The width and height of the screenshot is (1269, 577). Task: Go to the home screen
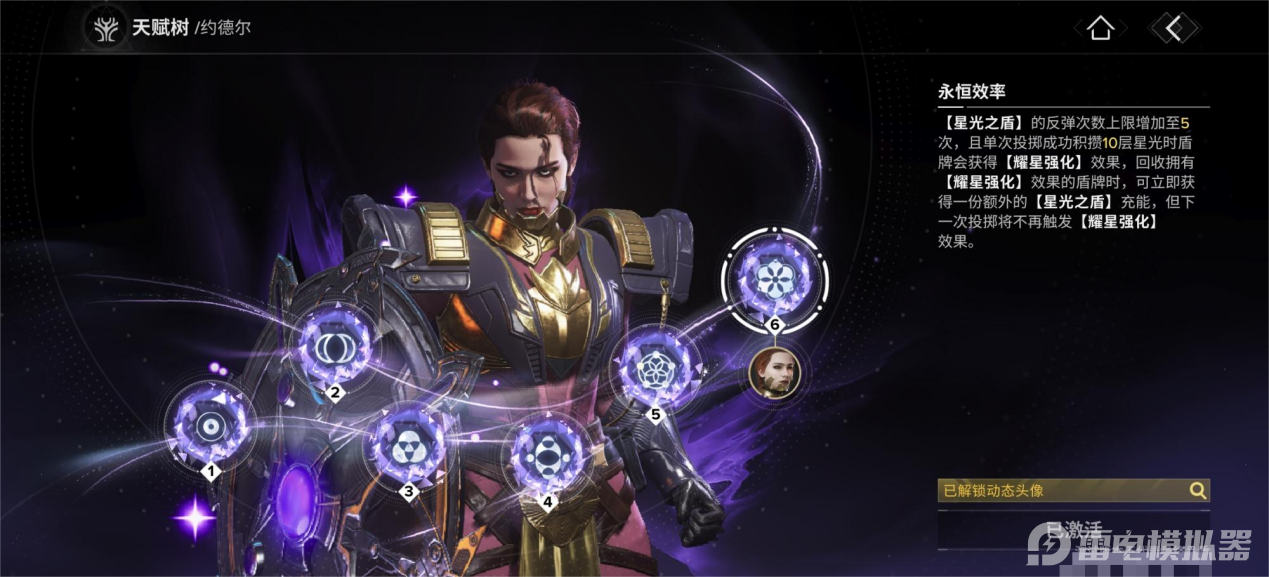tap(1100, 28)
